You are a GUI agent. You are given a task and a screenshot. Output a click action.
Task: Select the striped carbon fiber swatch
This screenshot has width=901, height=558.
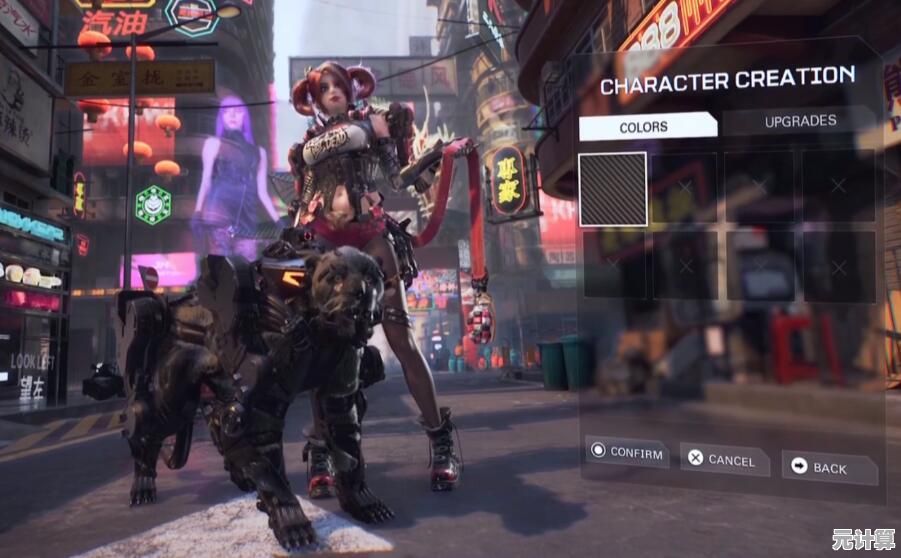tap(613, 189)
